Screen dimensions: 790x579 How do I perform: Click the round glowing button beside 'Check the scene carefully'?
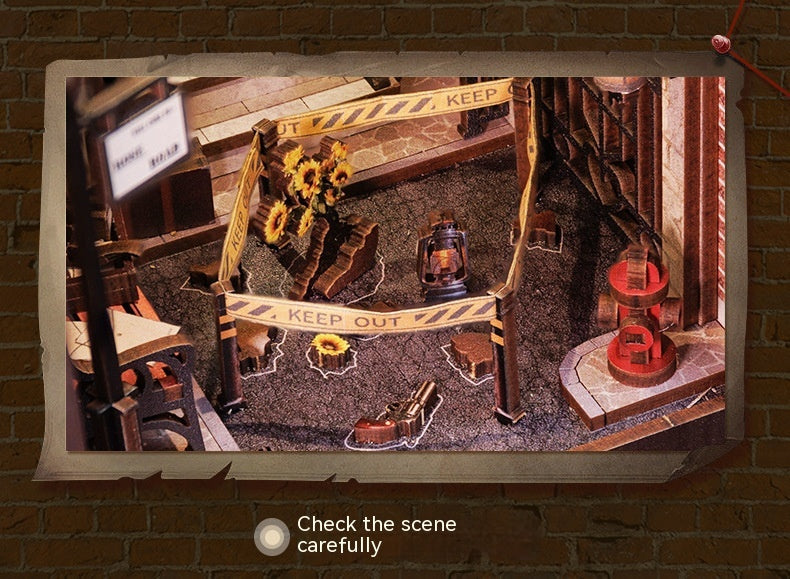(x=271, y=536)
